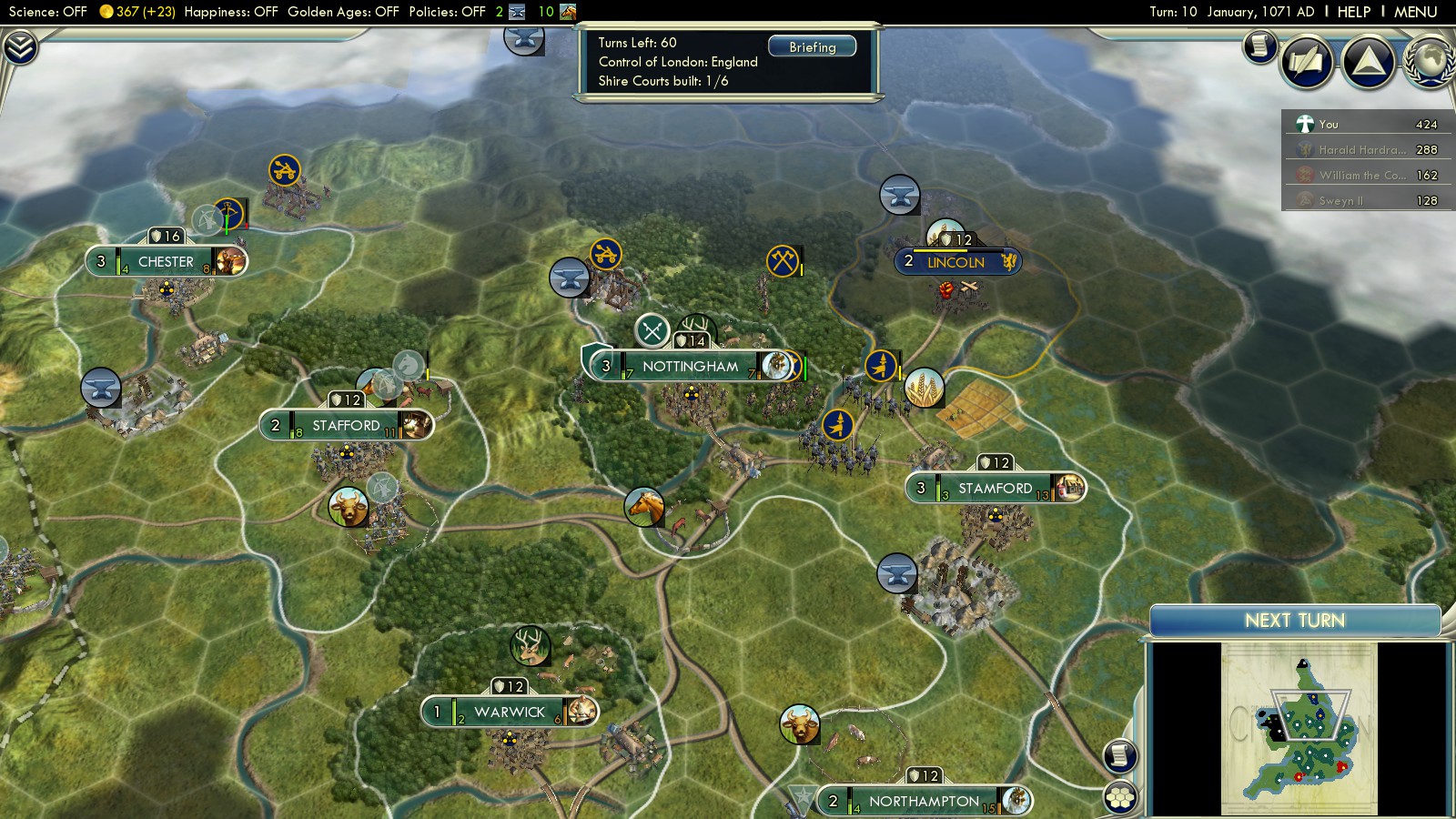Expand the top-left dropdown arrow panel
This screenshot has width=1456, height=819.
click(x=19, y=47)
